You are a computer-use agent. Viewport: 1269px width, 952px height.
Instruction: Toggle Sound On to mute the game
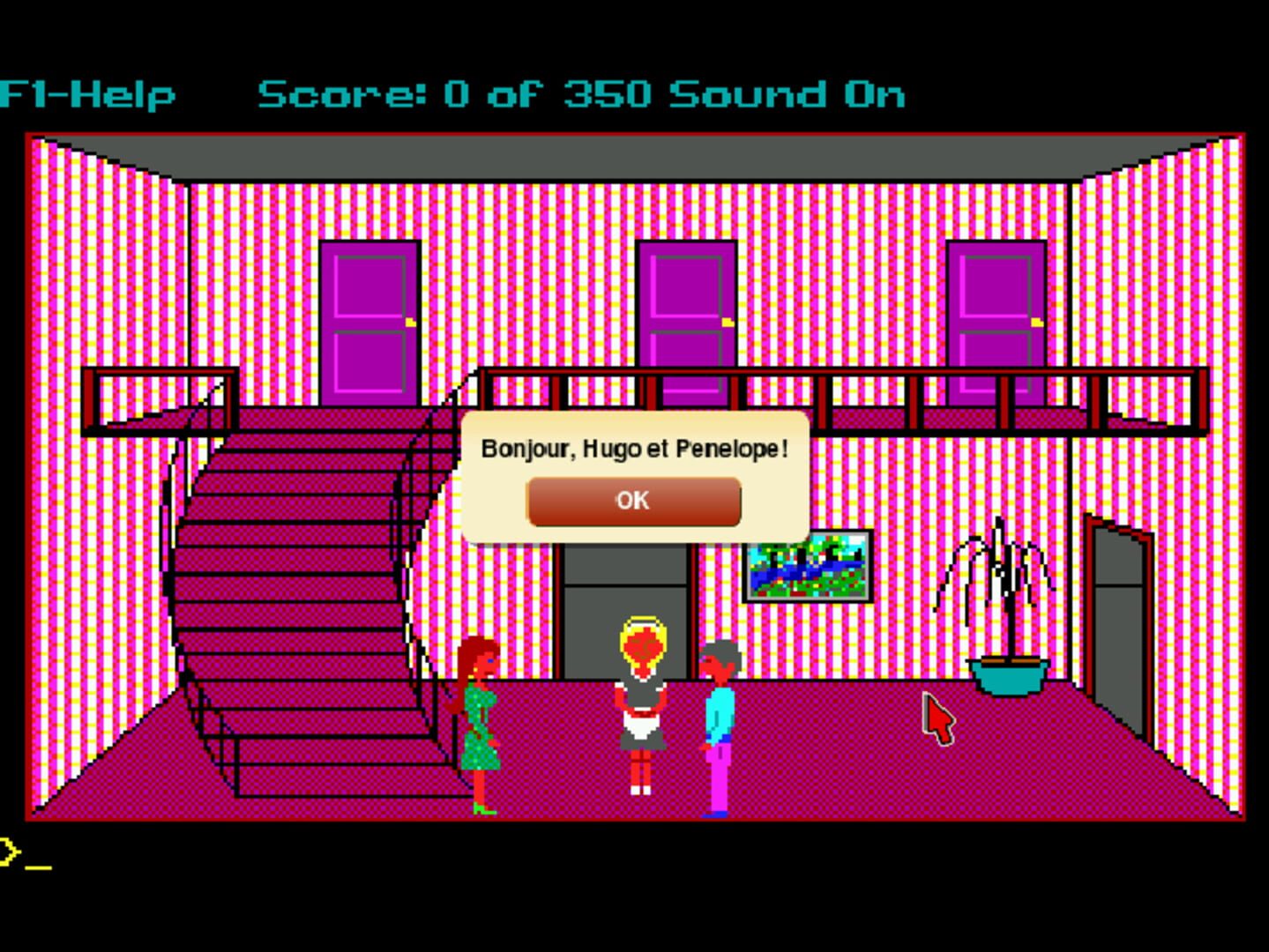pyautogui.click(x=789, y=94)
